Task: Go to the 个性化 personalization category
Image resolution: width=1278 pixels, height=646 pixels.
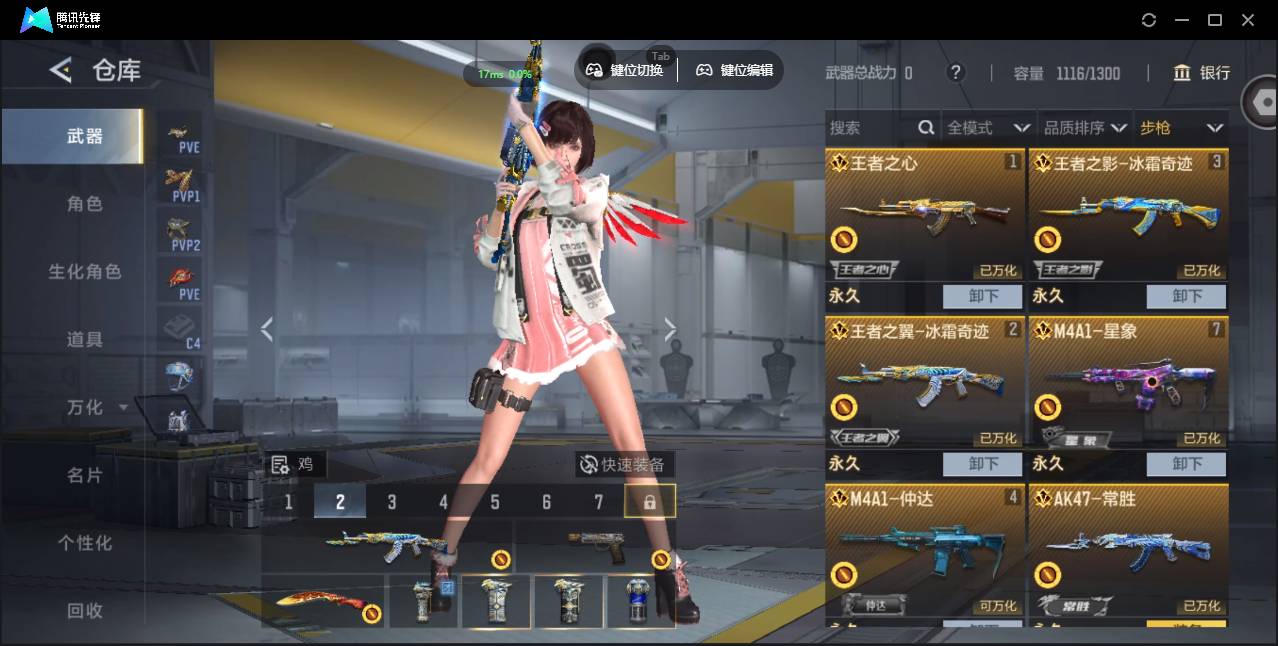Action: (x=84, y=543)
